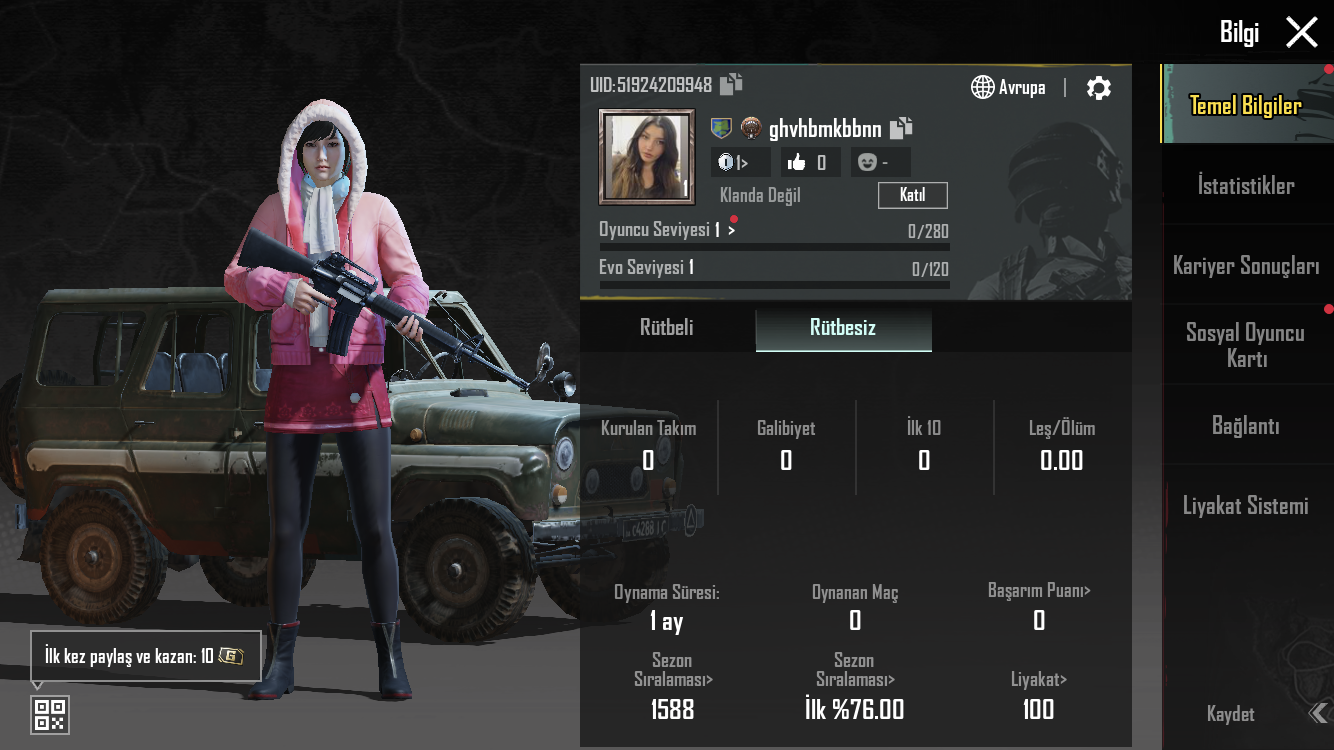The image size is (1334, 750).
Task: Switch to the Rütbeli stats tab
Action: [667, 328]
